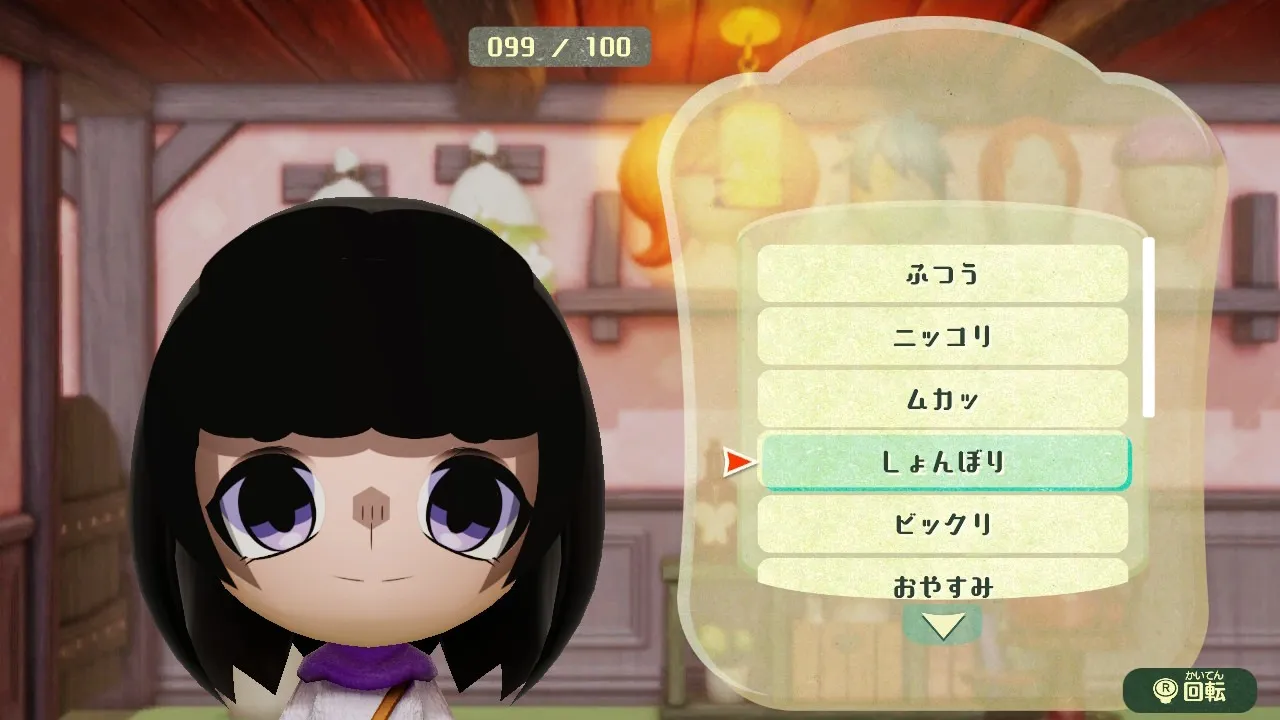
Task: Pick the ムカッ expression entry
Action: pyautogui.click(x=942, y=399)
